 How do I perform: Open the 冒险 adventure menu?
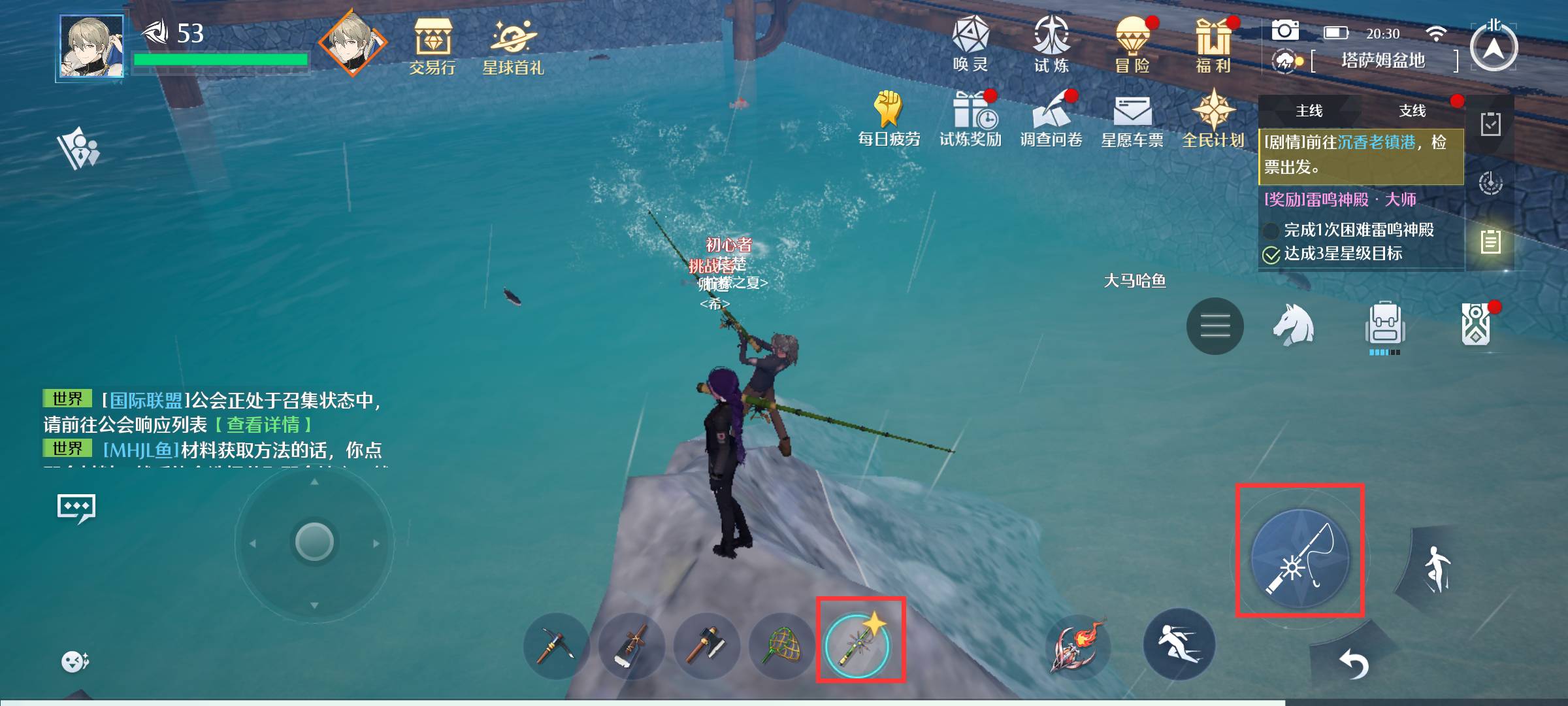click(1132, 44)
